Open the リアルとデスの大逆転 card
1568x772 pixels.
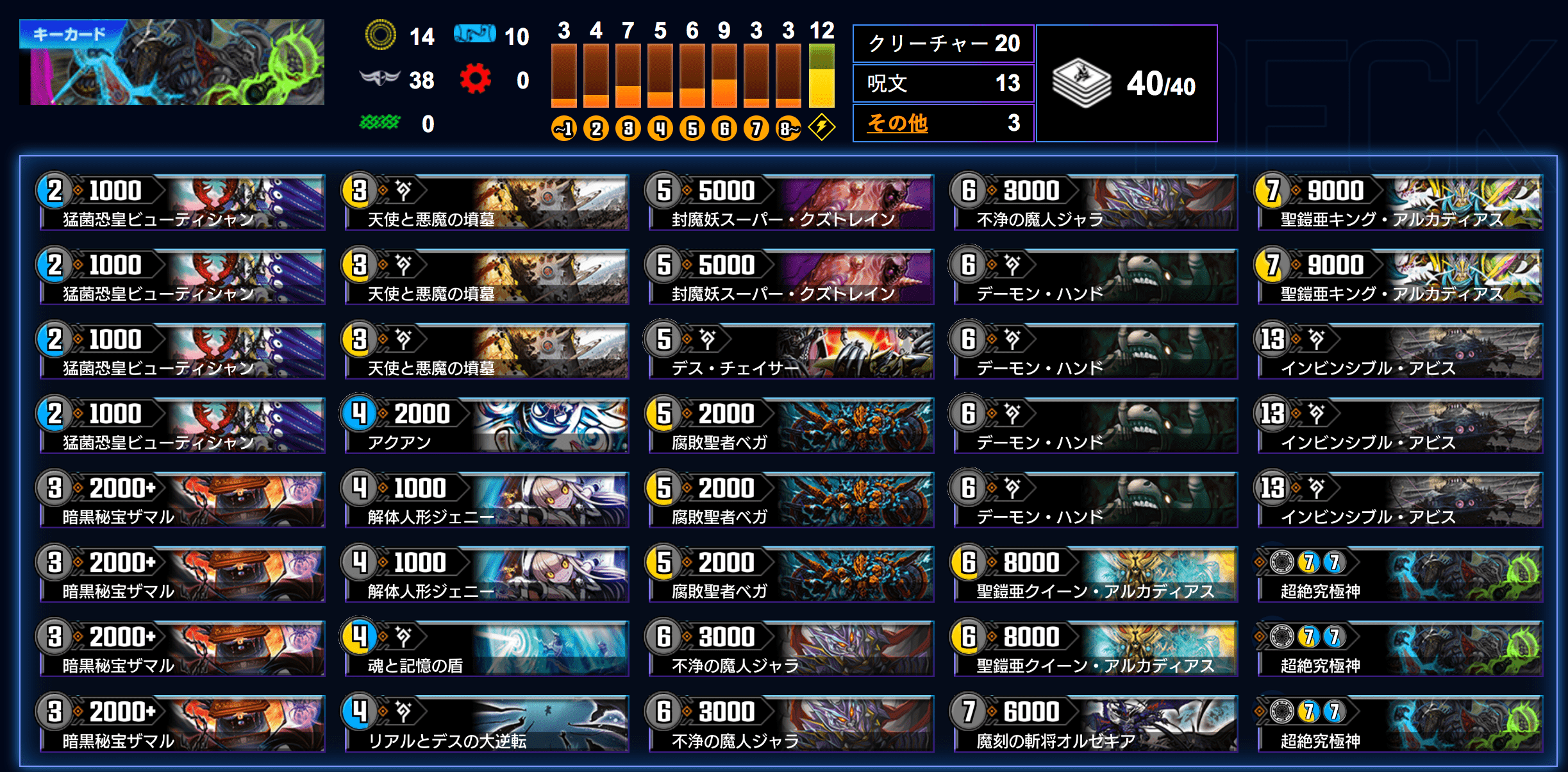486,723
